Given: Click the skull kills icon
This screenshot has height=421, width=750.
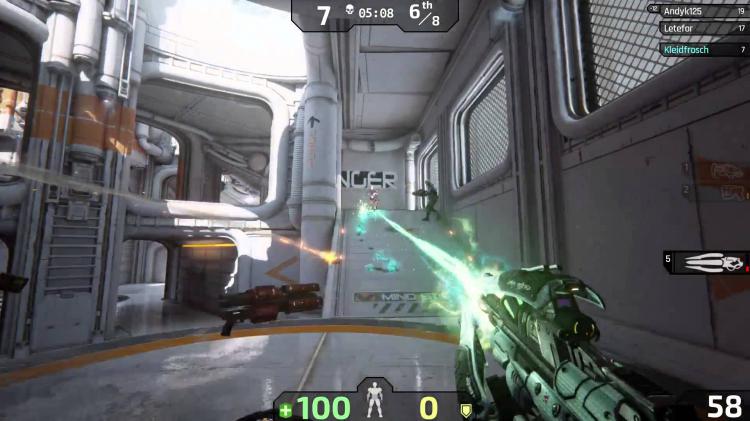Looking at the screenshot, I should click(349, 14).
